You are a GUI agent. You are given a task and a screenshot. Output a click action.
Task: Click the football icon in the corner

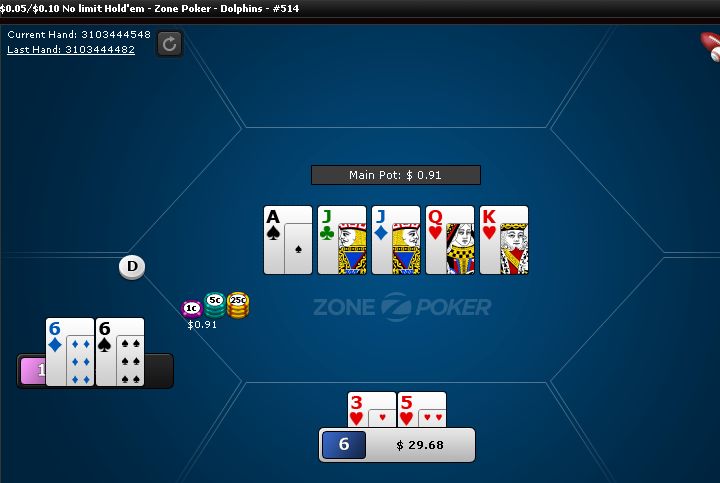711,45
